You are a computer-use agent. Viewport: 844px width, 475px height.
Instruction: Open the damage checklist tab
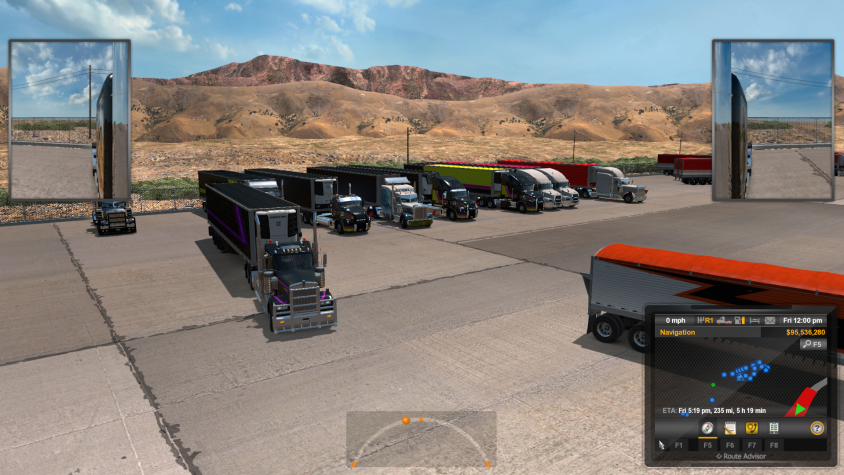pos(774,428)
